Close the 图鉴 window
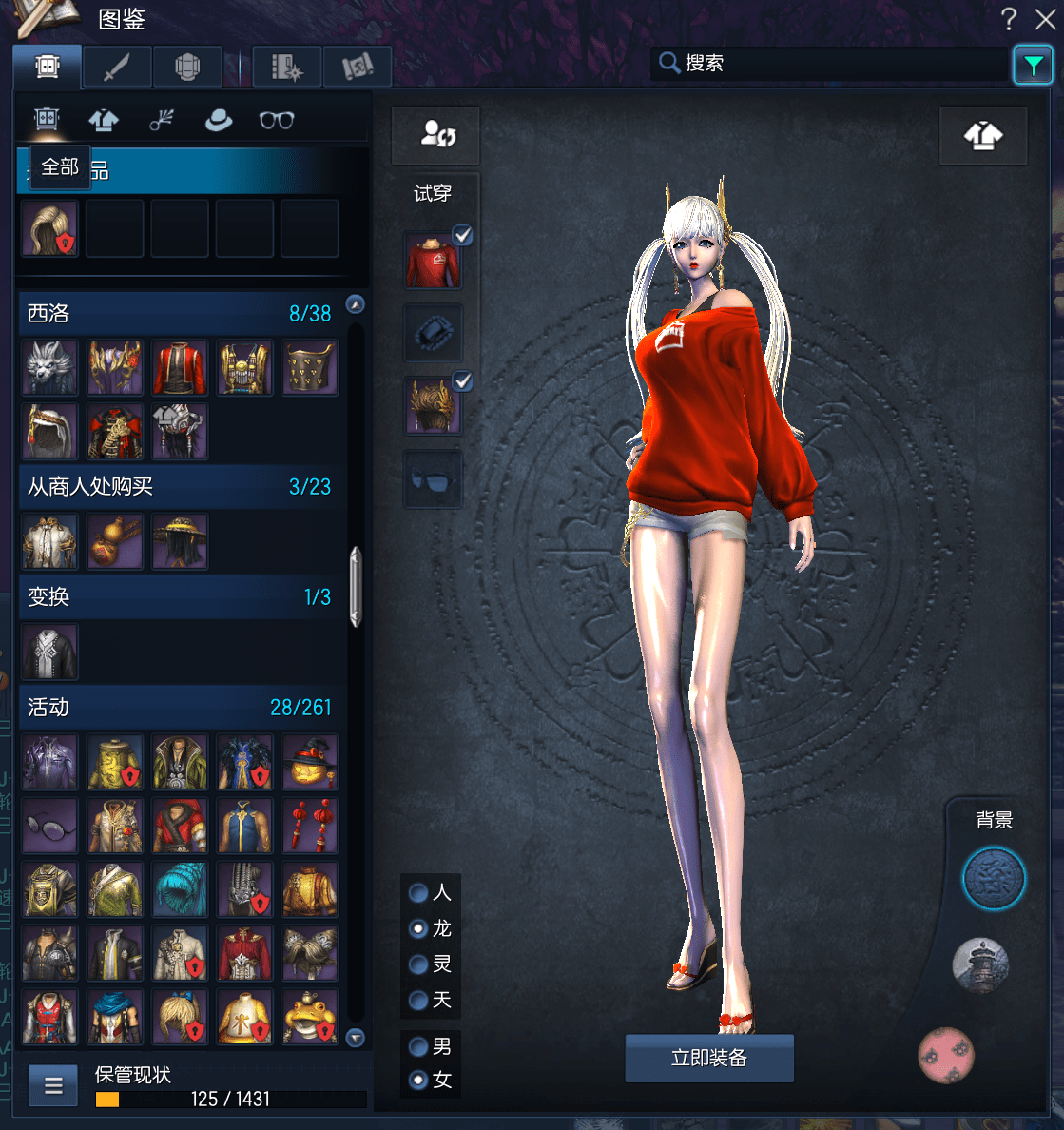The width and height of the screenshot is (1064, 1130). pos(1045,19)
